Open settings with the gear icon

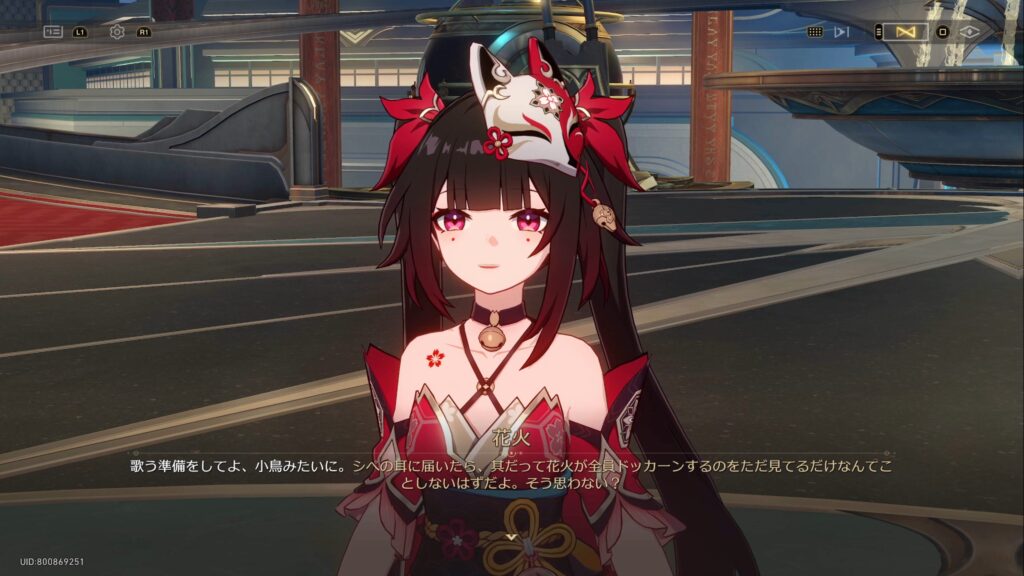[117, 32]
